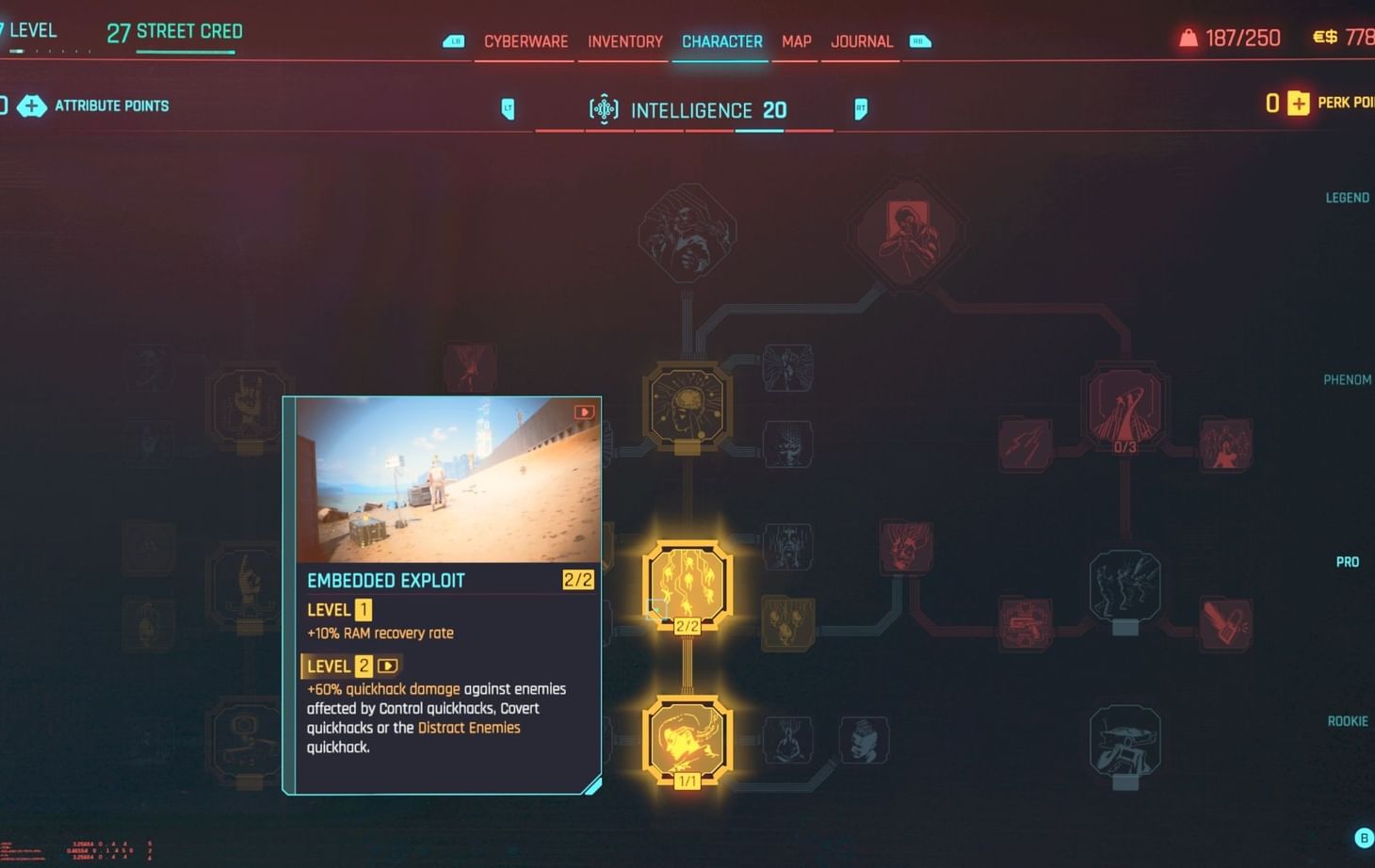1375x868 pixels.
Task: Switch to the Cyberware tab
Action: tap(525, 41)
